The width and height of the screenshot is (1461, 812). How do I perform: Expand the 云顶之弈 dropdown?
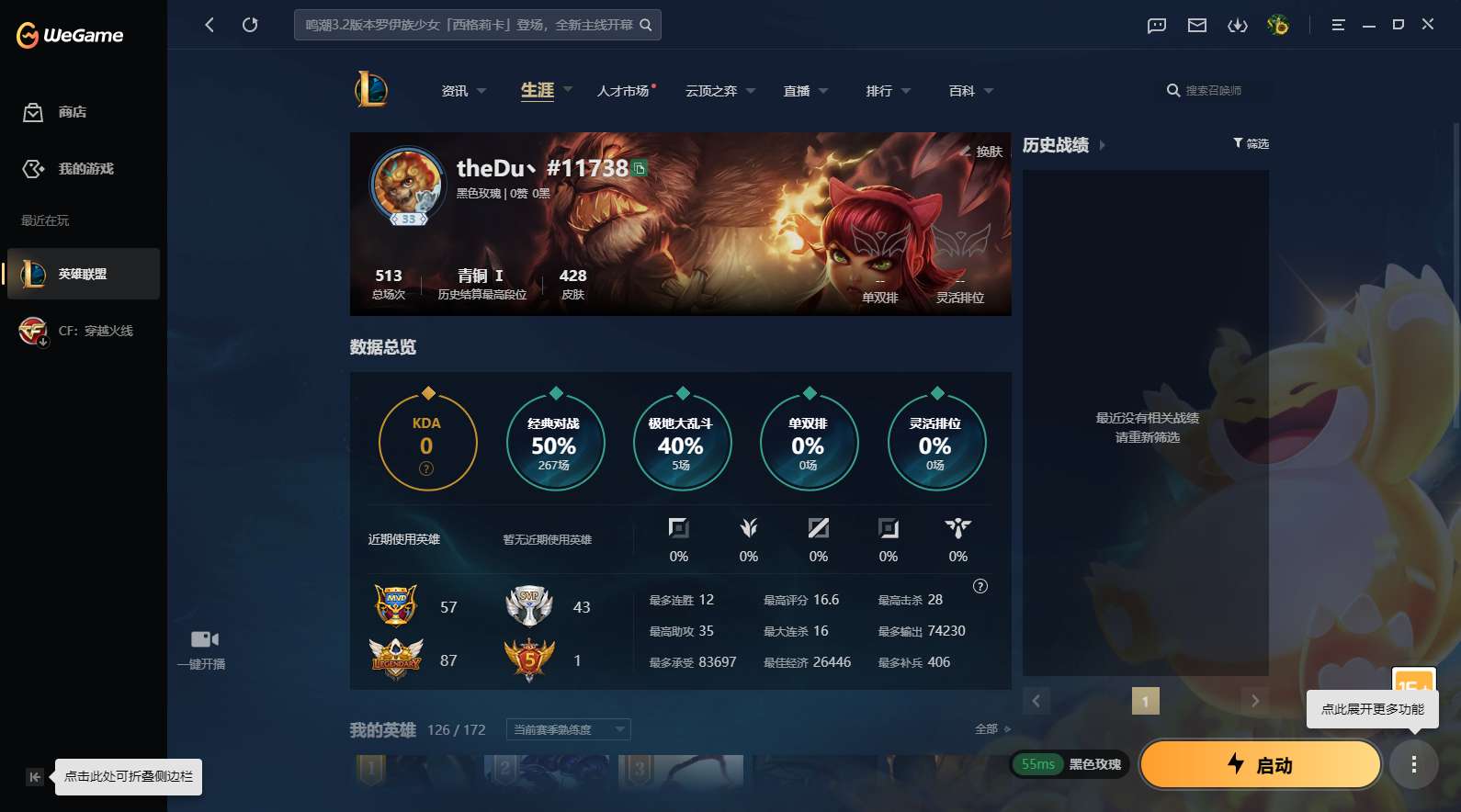tap(719, 90)
